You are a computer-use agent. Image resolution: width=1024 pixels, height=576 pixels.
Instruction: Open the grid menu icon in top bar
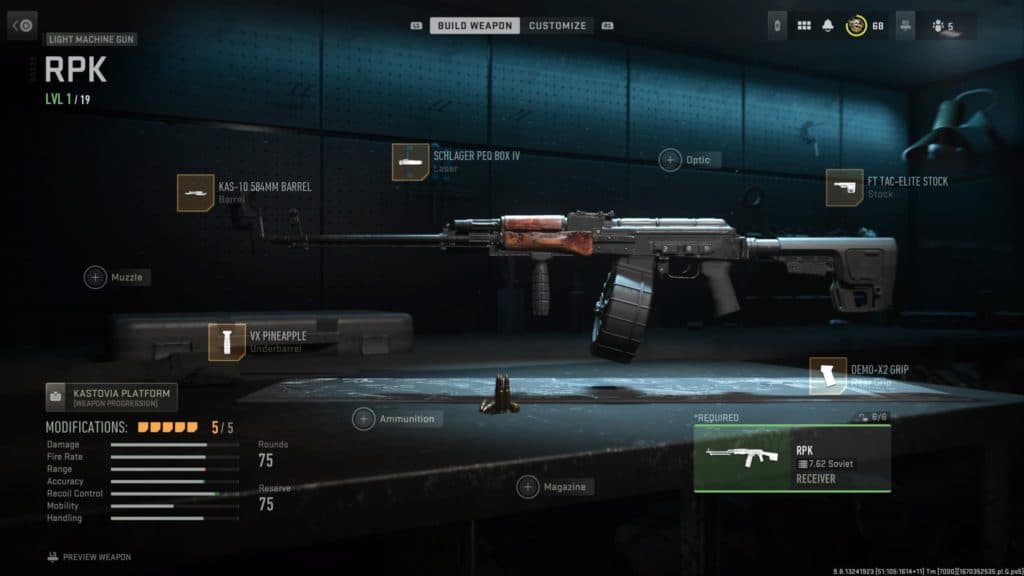point(804,25)
